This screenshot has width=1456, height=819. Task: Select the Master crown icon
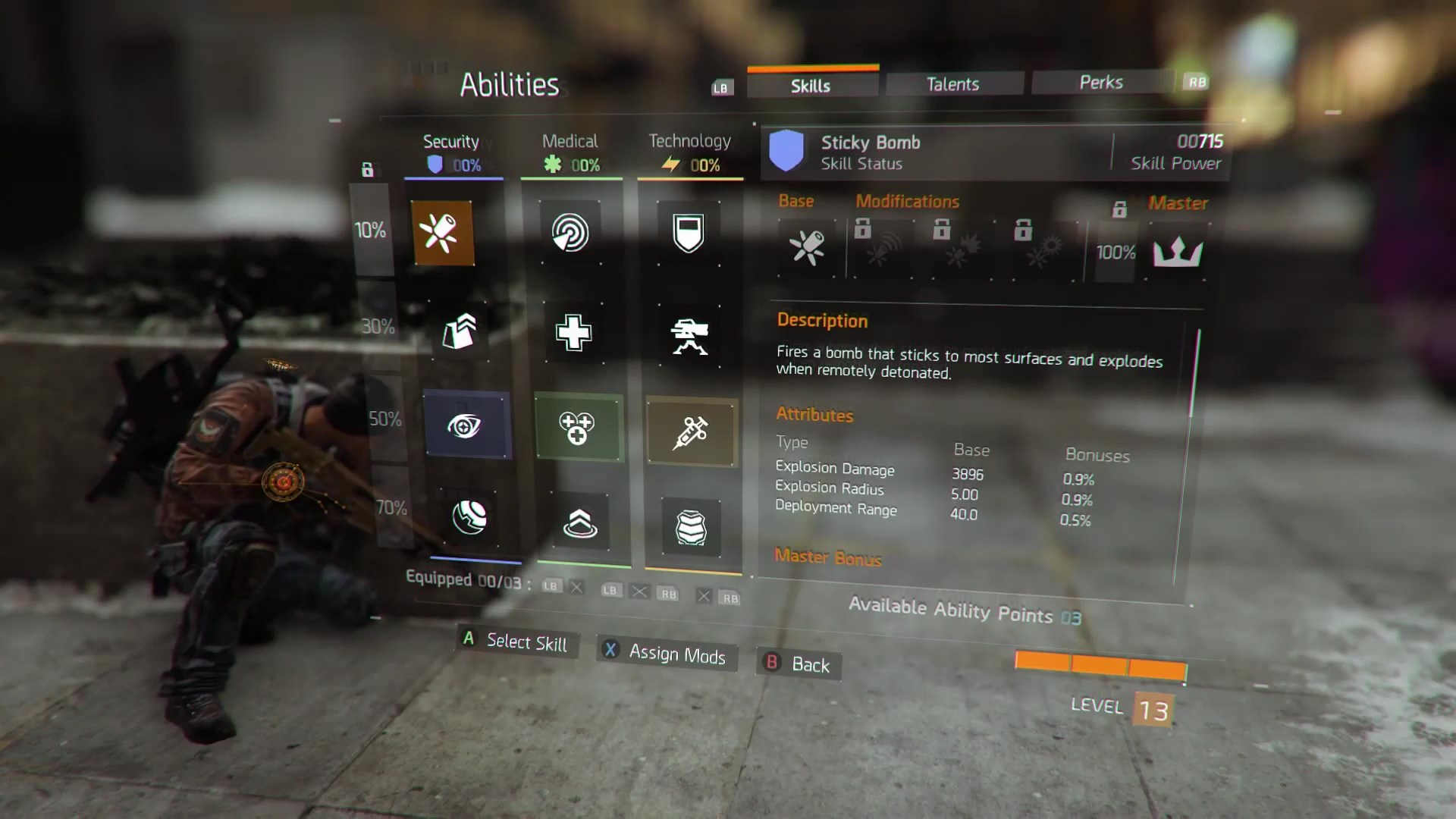[1177, 251]
